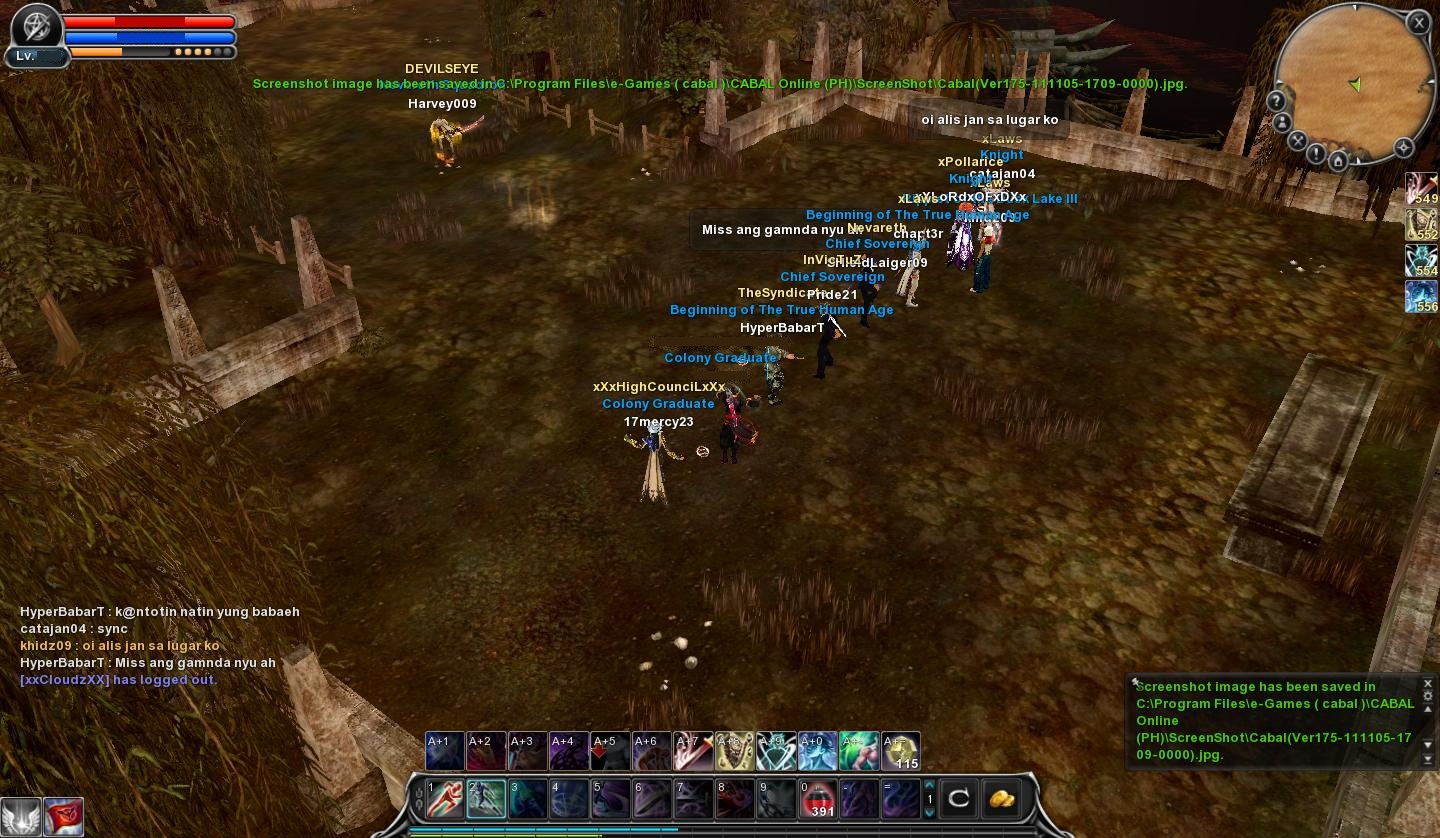The image size is (1440, 838).
Task: Trigger the green figure skill in the upper hotbar
Action: [859, 752]
